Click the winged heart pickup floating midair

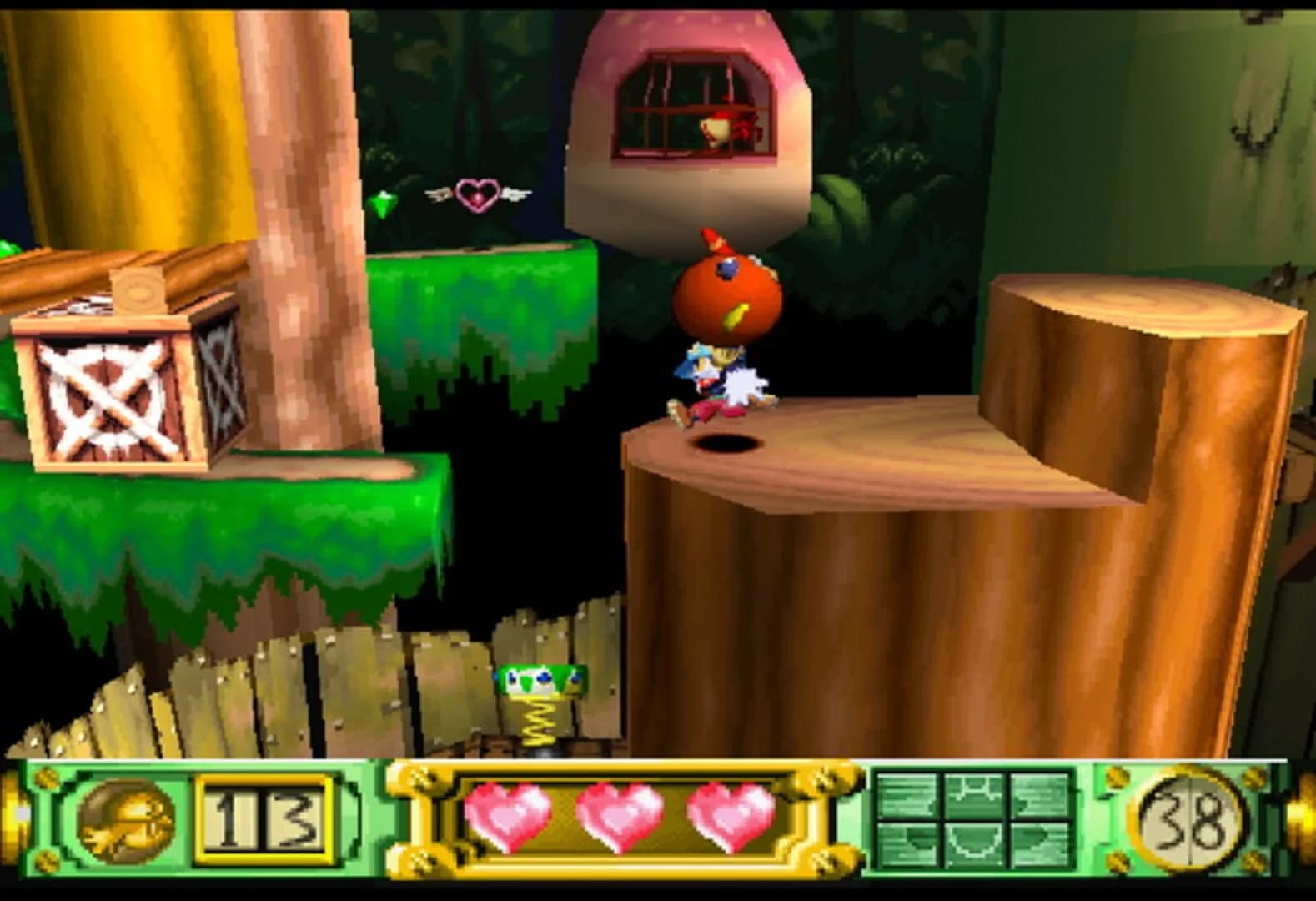pos(477,192)
